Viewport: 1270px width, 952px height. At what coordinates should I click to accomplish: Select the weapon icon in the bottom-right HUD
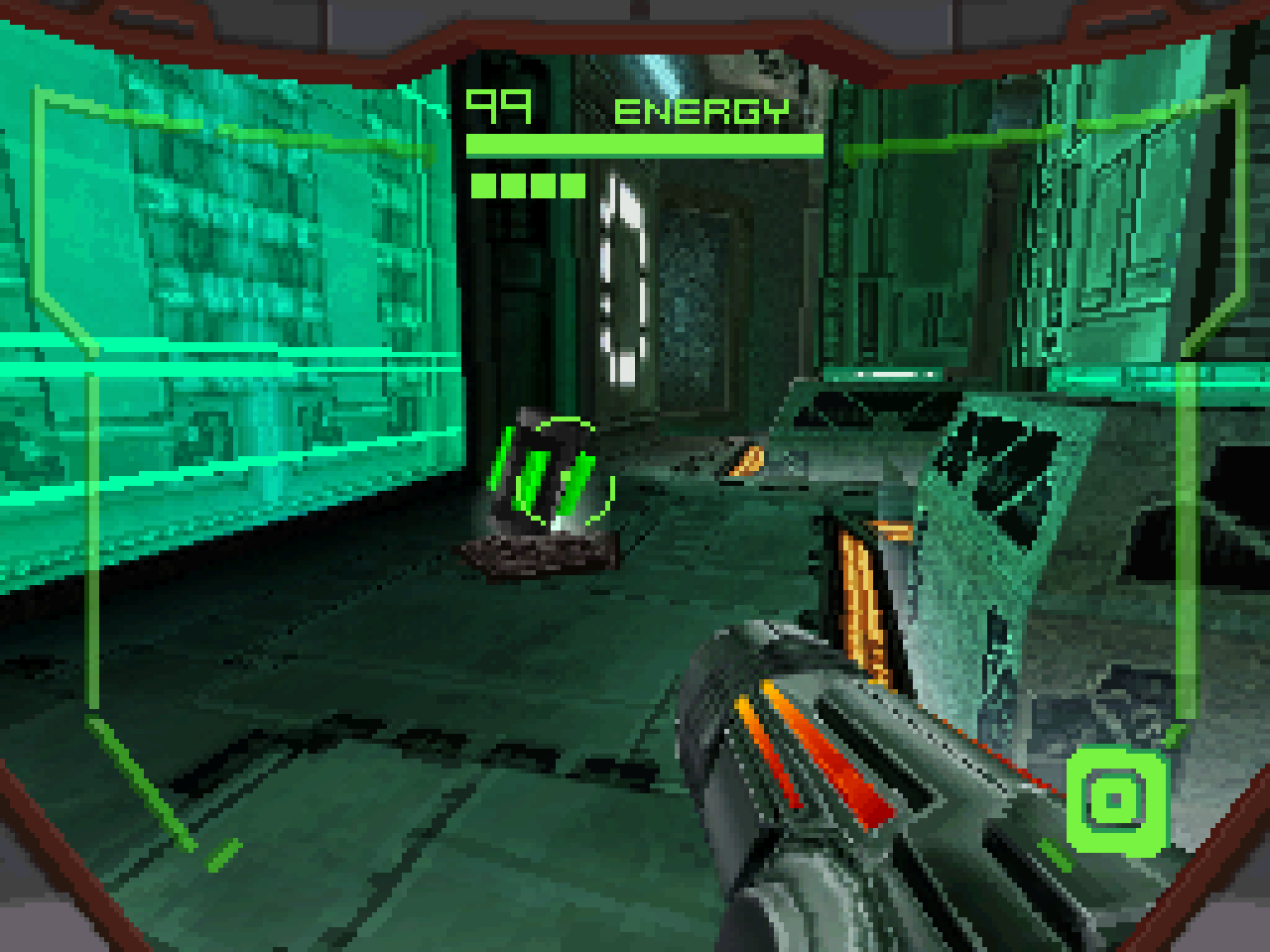[1117, 799]
